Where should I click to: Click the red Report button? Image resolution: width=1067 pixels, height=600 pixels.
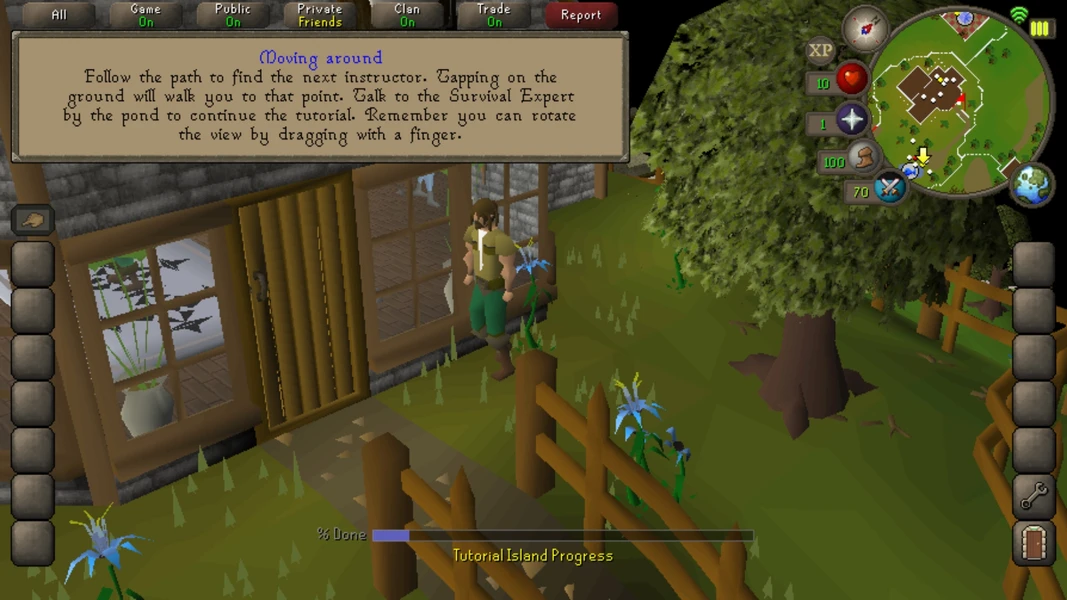pos(581,15)
